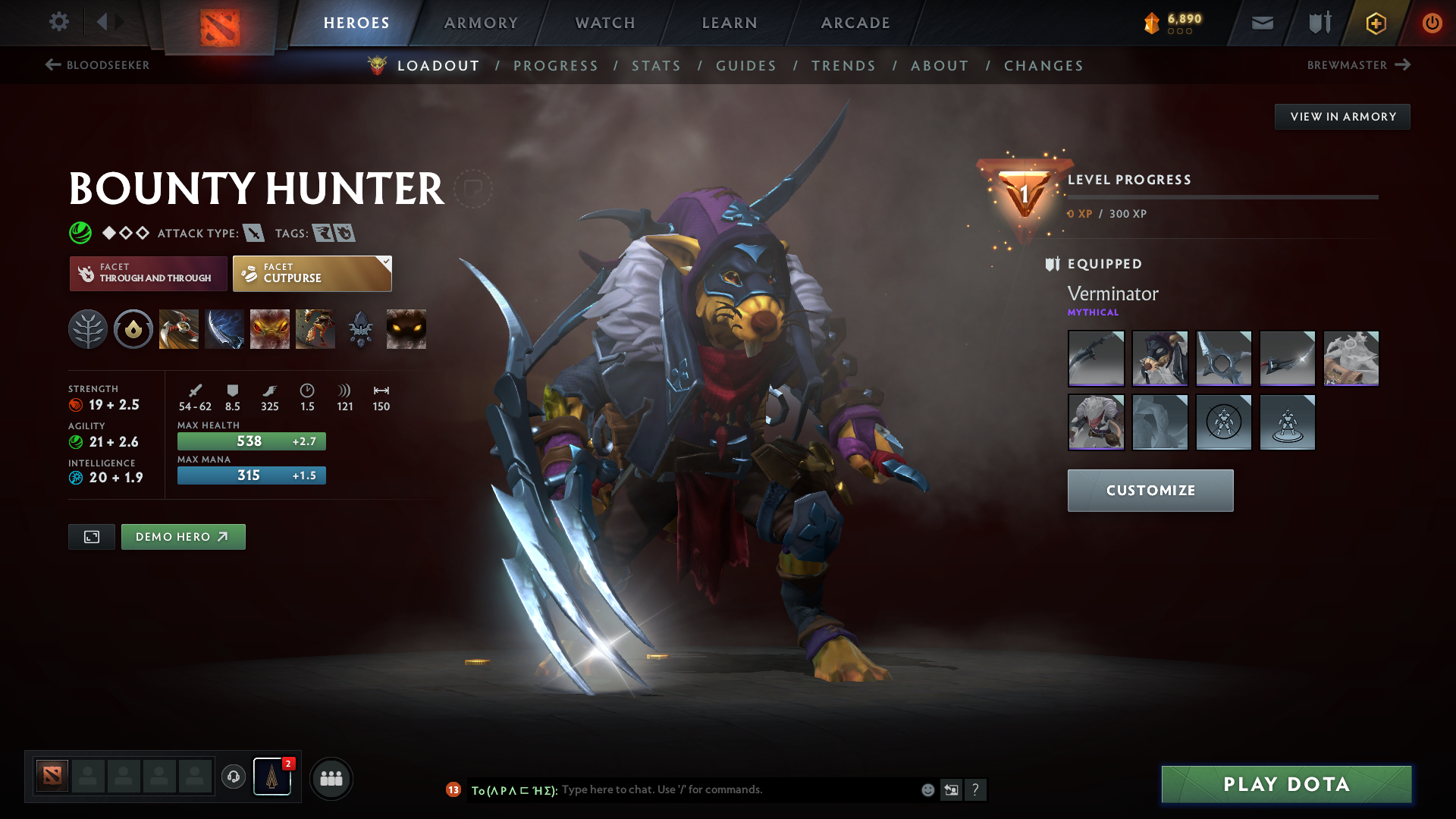Select the Shuriken Toss ability icon

pyautogui.click(x=179, y=328)
